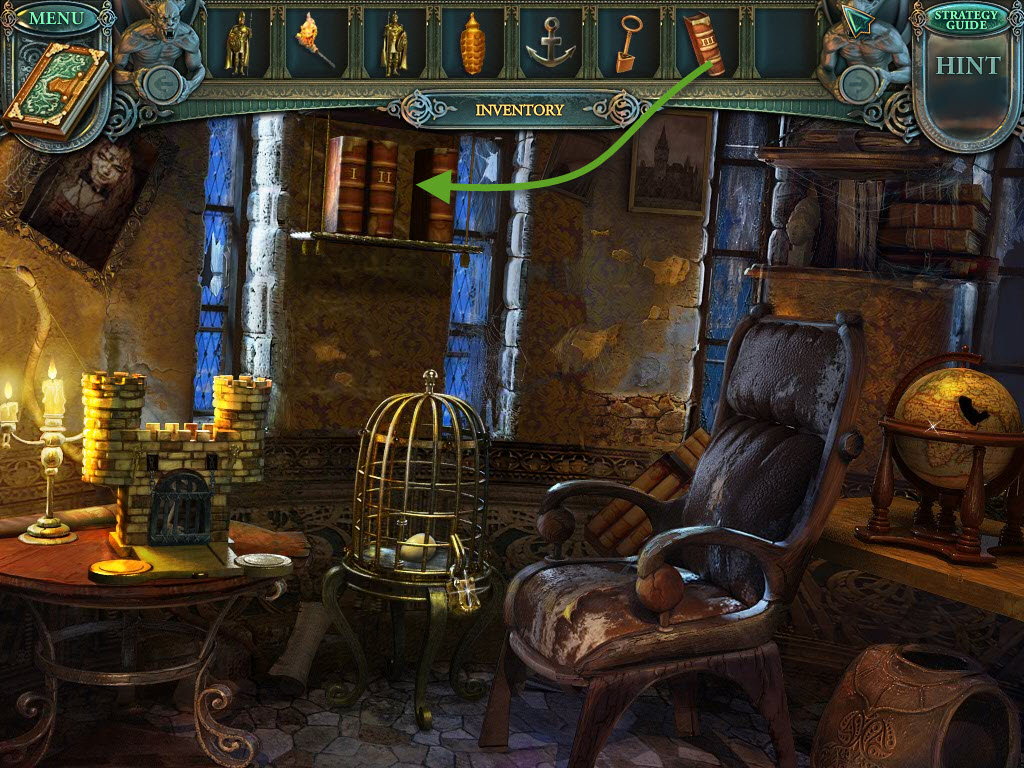Open the Strategy Guide
Viewport: 1024px width, 768px height.
point(966,19)
